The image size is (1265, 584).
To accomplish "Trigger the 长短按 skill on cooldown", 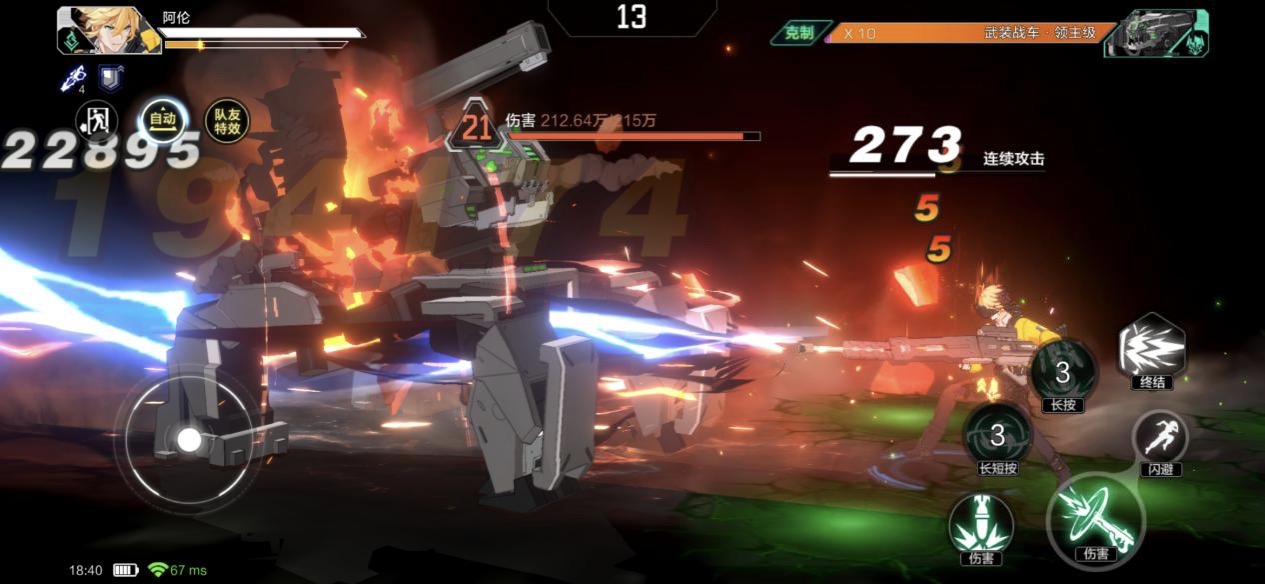I will tap(997, 434).
